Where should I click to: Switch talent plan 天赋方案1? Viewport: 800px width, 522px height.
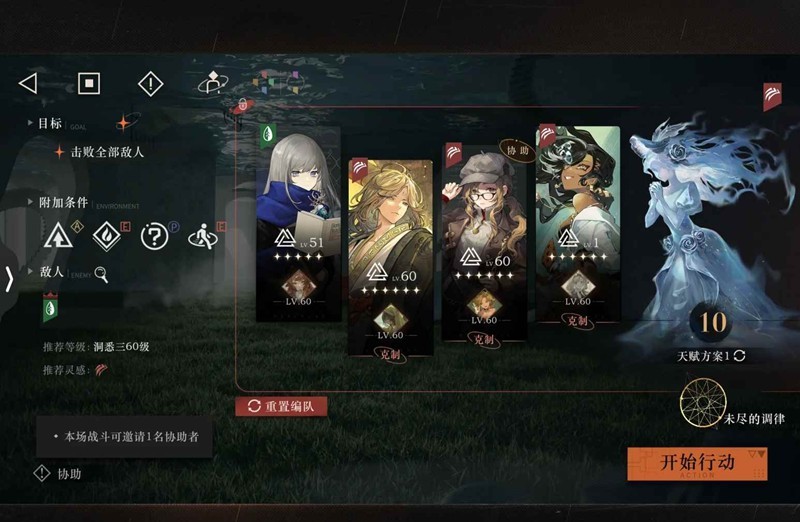[711, 356]
